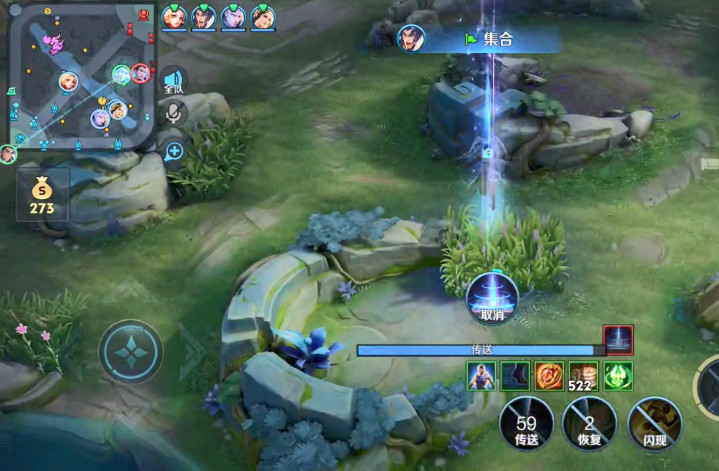719x471 pixels.
Task: Cancel the teleport with the 取消 button
Action: [x=491, y=296]
